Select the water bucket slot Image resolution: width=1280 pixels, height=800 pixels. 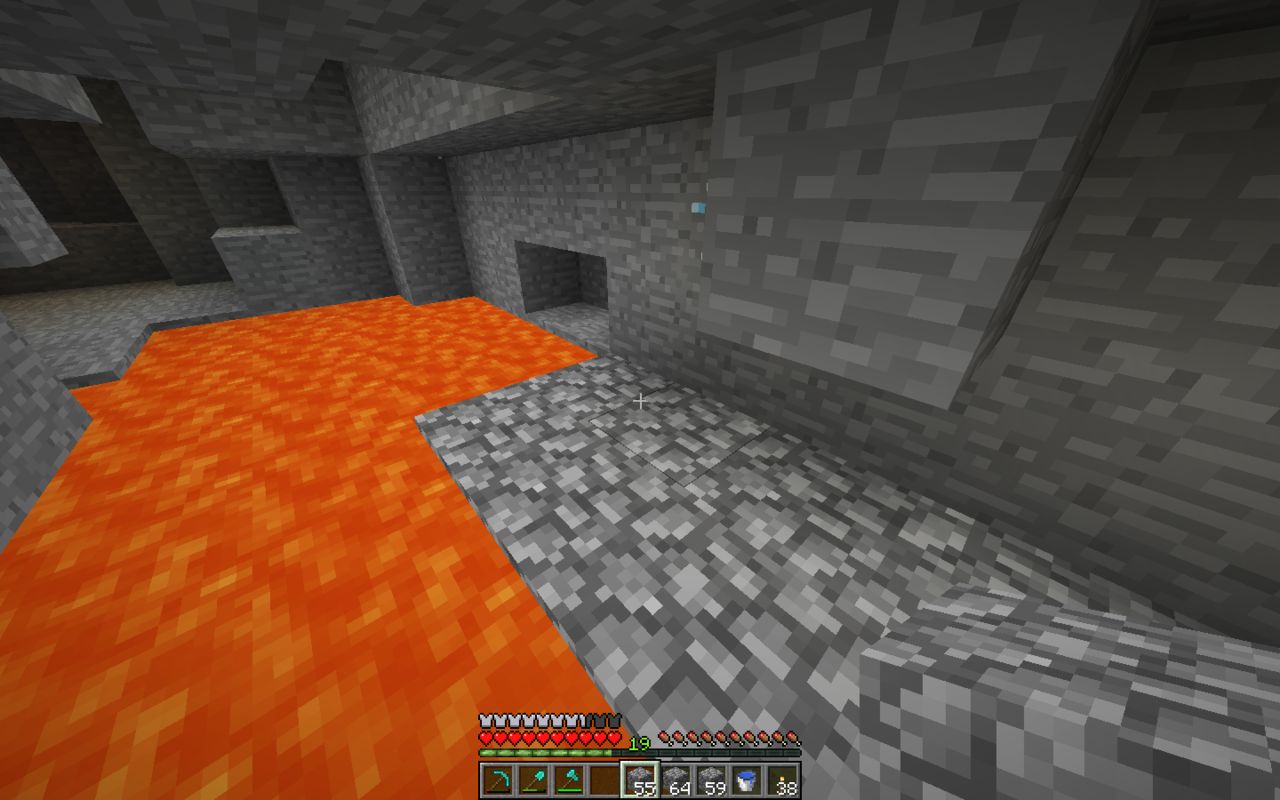pyautogui.click(x=747, y=780)
